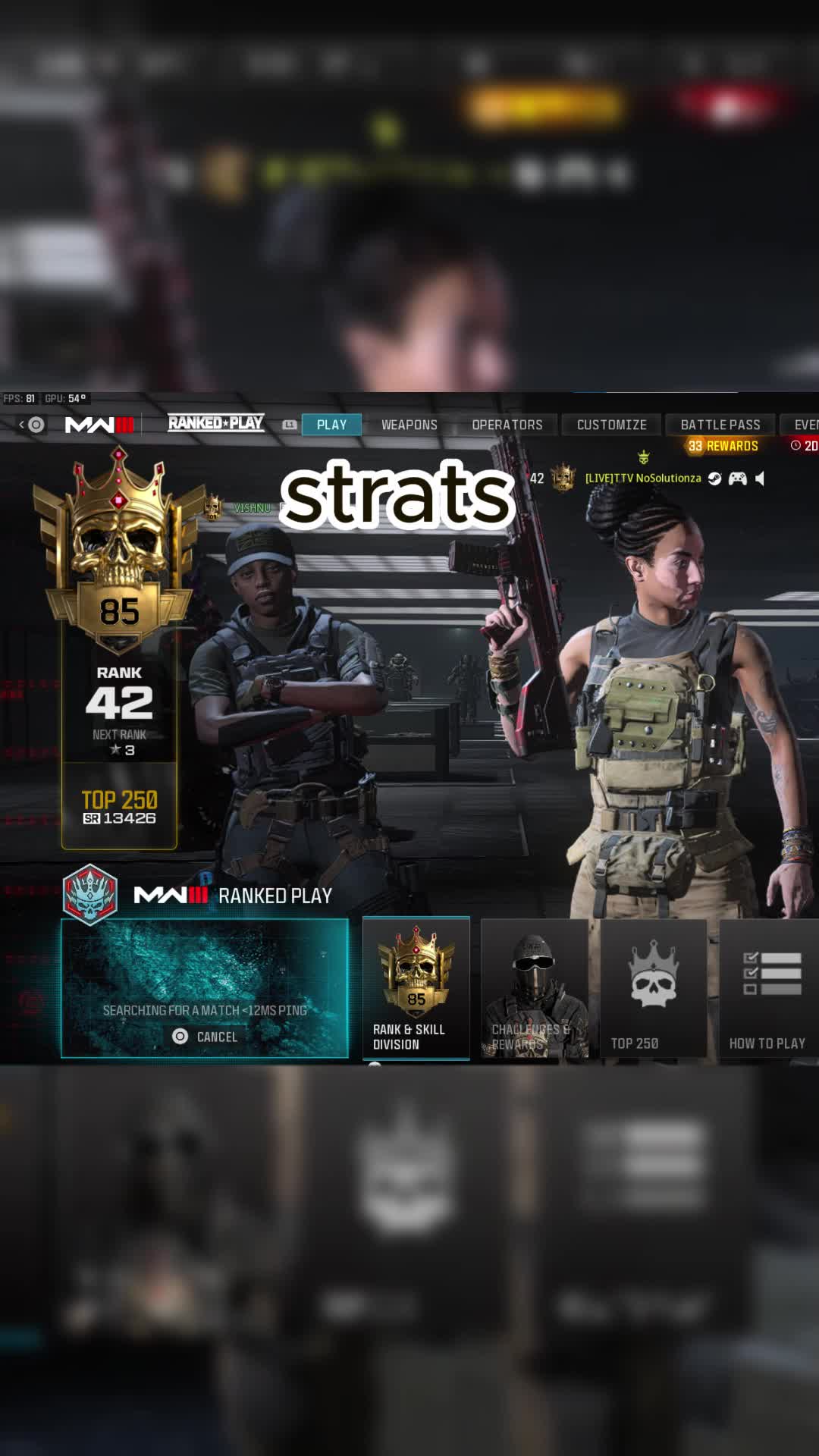This screenshot has width=819, height=1456.
Task: View Challenges & Rewards tile
Action: point(535,987)
